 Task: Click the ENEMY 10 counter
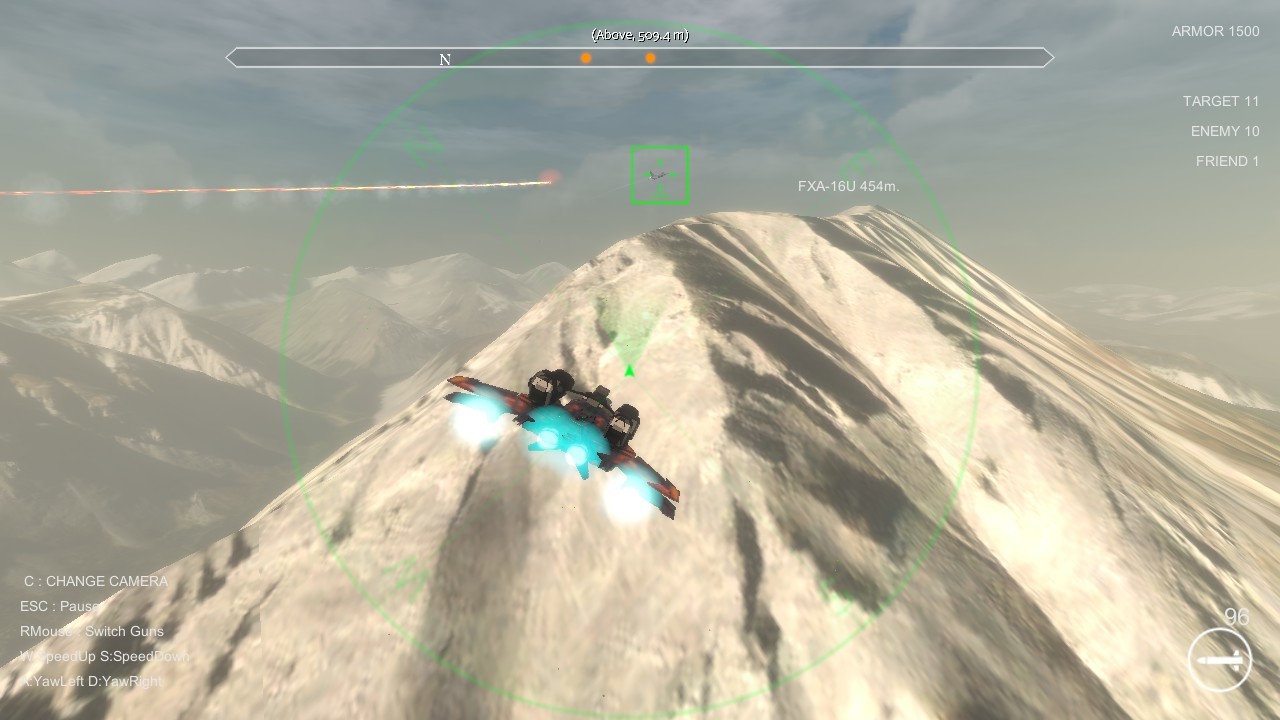point(1225,131)
